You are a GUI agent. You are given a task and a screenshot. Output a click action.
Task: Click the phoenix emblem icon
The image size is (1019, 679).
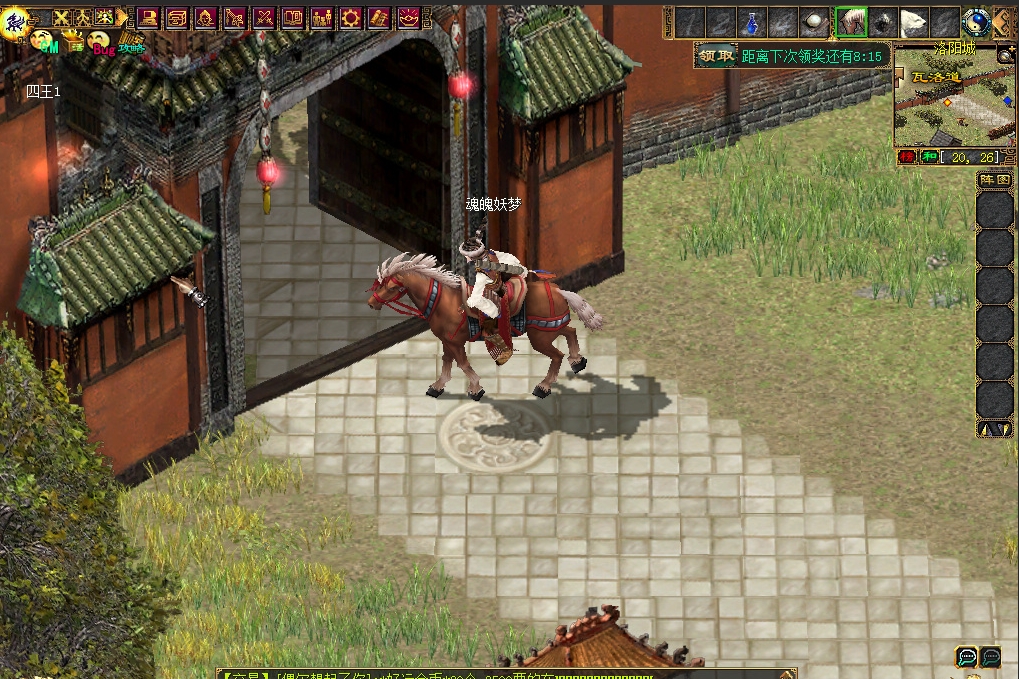[x=15, y=22]
